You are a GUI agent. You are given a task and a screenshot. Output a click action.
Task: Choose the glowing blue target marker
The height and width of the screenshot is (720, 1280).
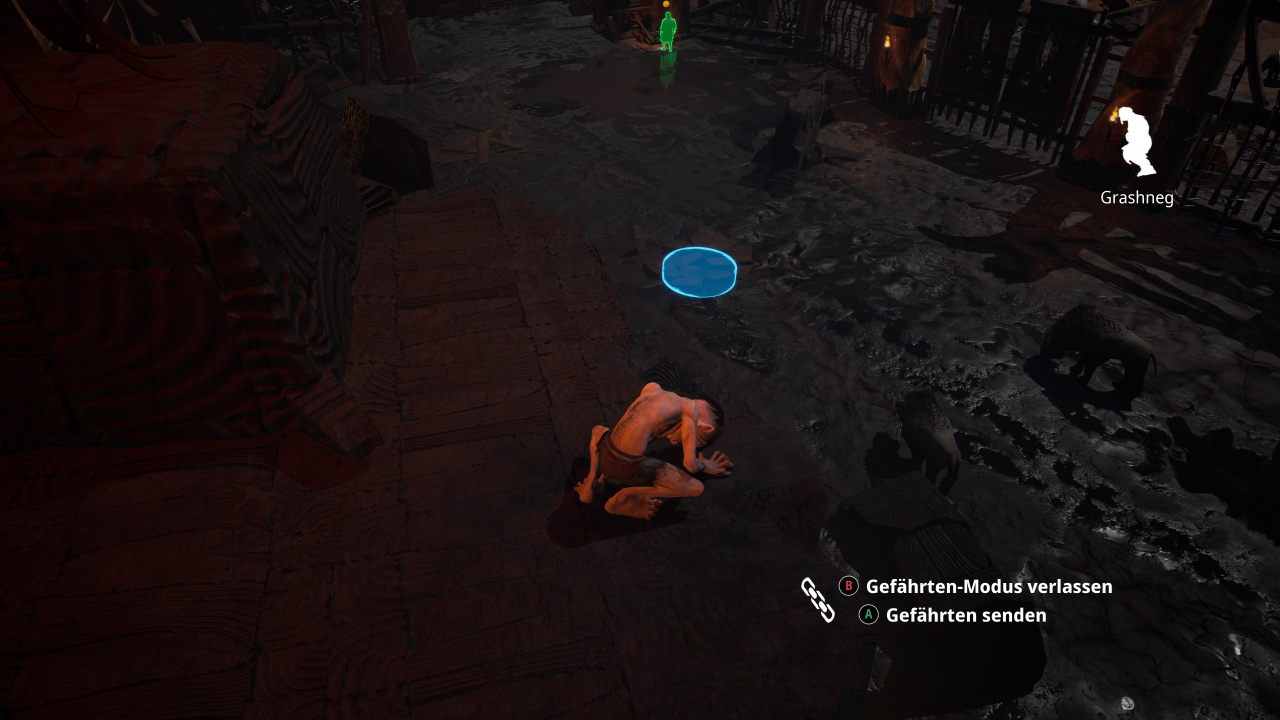click(x=699, y=271)
